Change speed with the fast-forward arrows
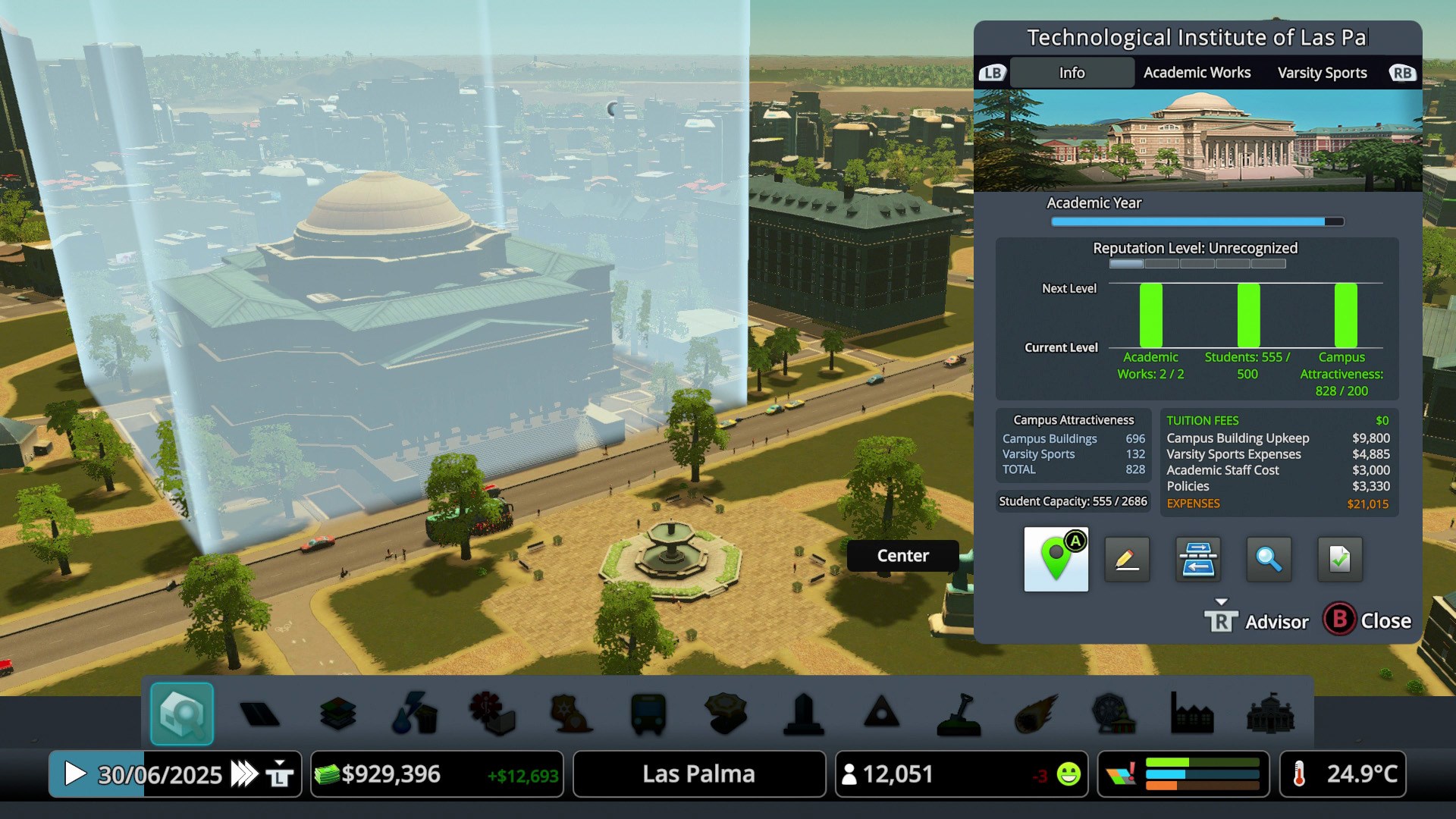 pos(244,774)
